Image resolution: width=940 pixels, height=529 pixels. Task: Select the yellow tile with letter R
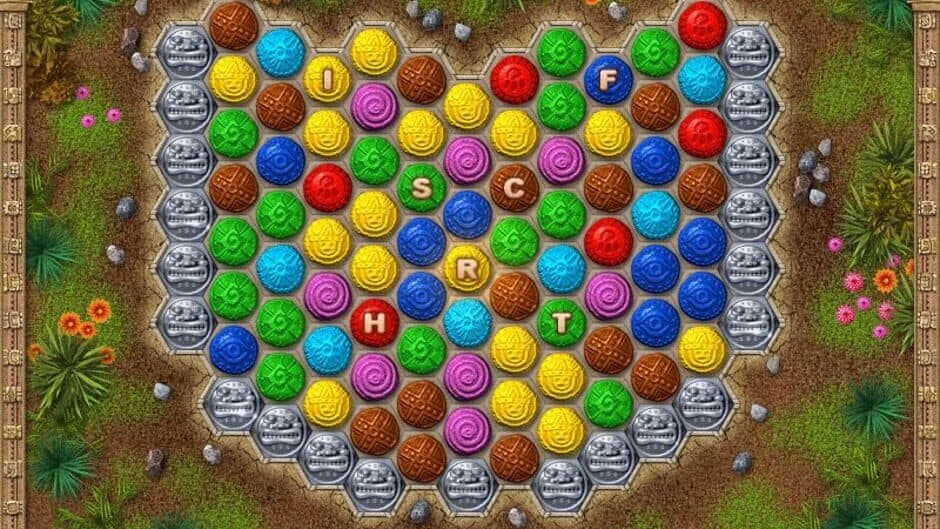coord(467,268)
